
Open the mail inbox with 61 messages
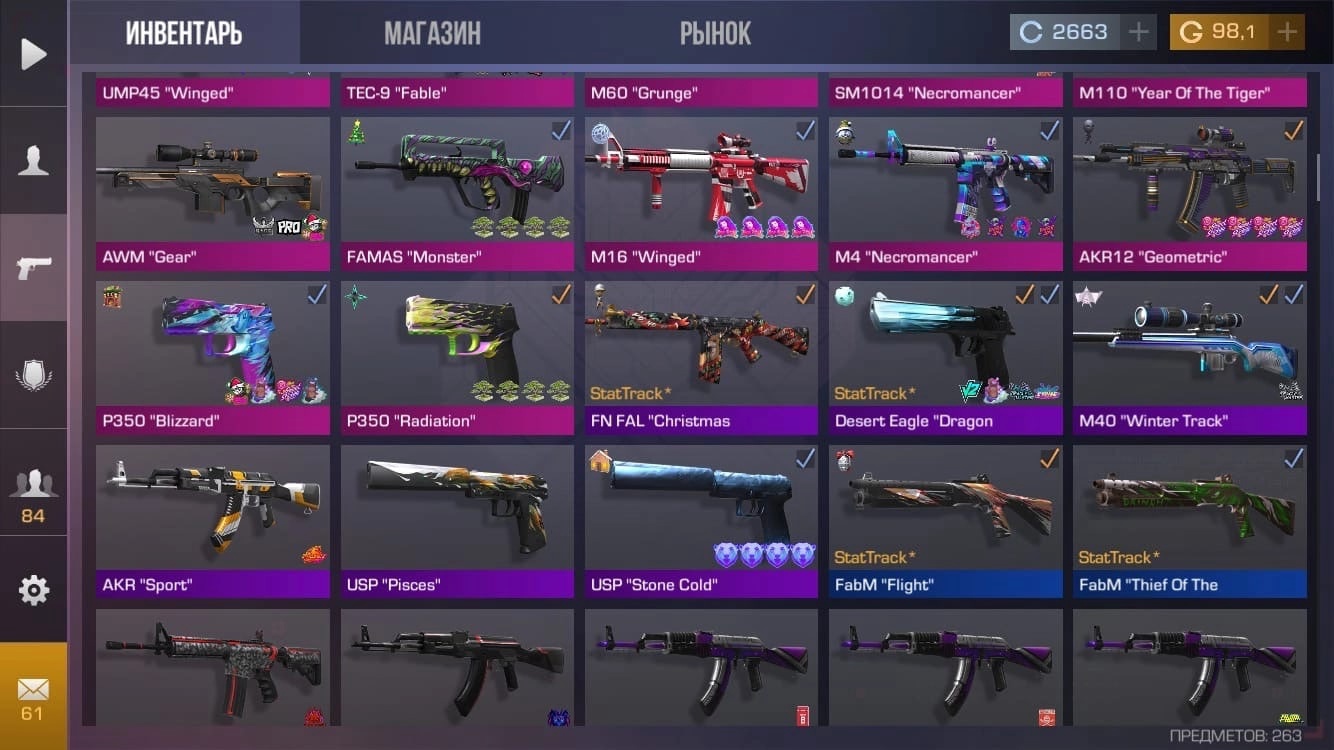click(34, 697)
